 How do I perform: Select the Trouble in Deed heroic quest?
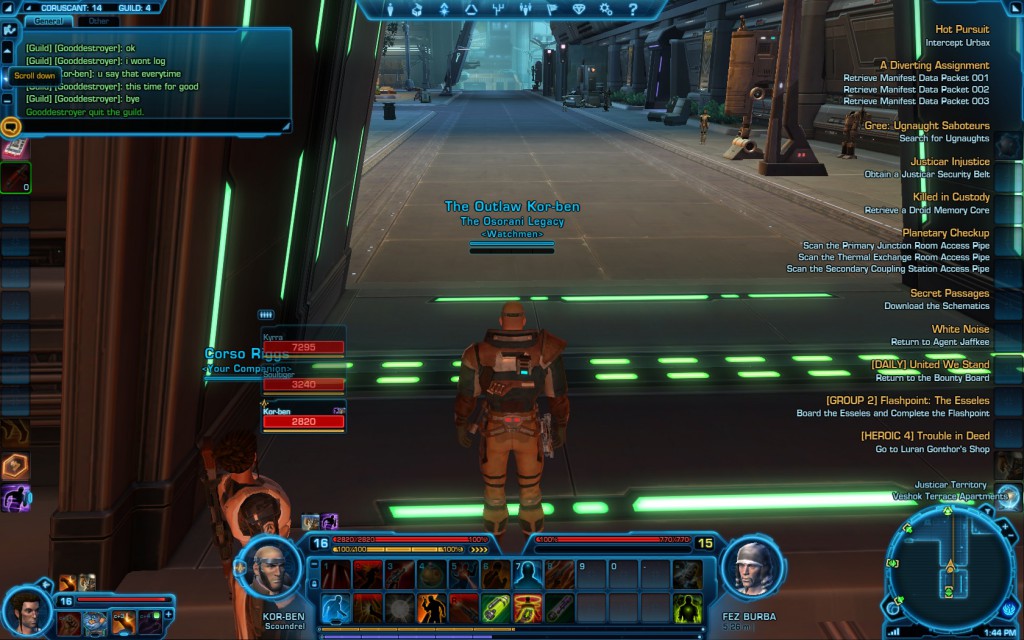924,436
